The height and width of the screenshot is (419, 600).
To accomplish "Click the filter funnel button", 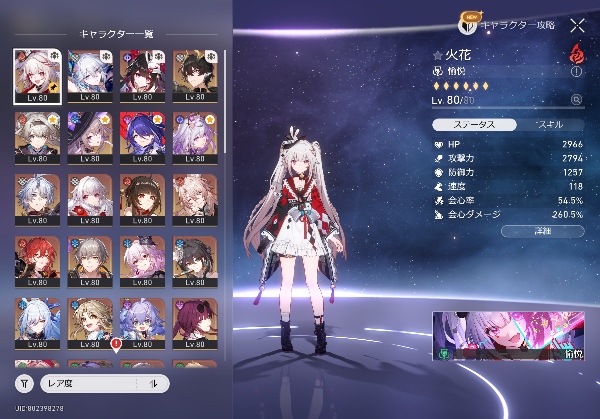I will tap(23, 383).
